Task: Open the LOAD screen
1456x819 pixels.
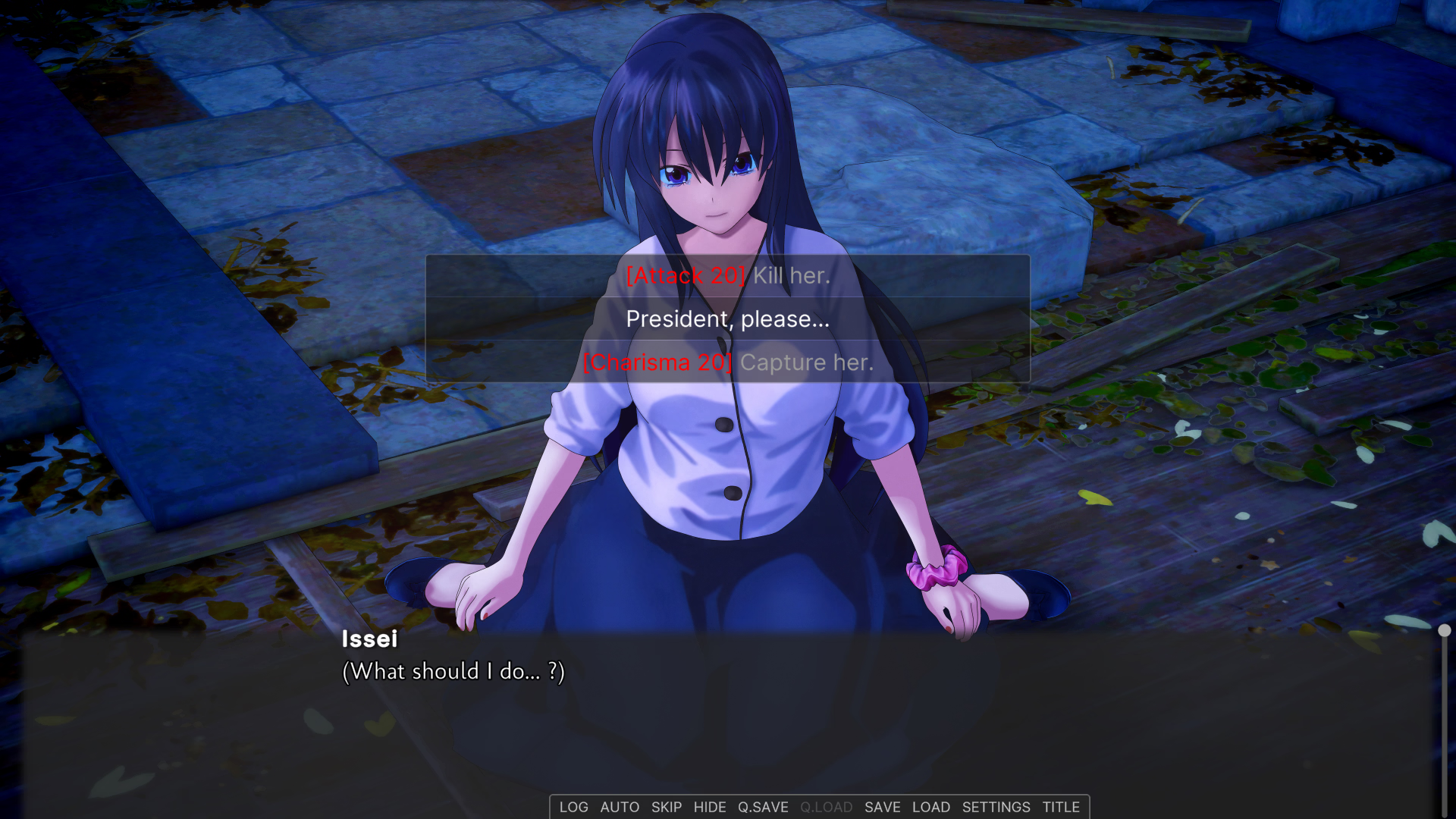Action: point(931,808)
